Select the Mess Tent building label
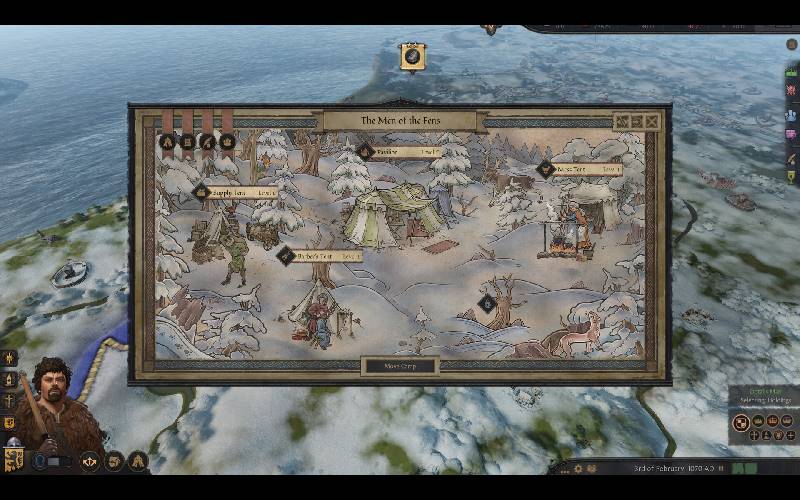 click(580, 169)
